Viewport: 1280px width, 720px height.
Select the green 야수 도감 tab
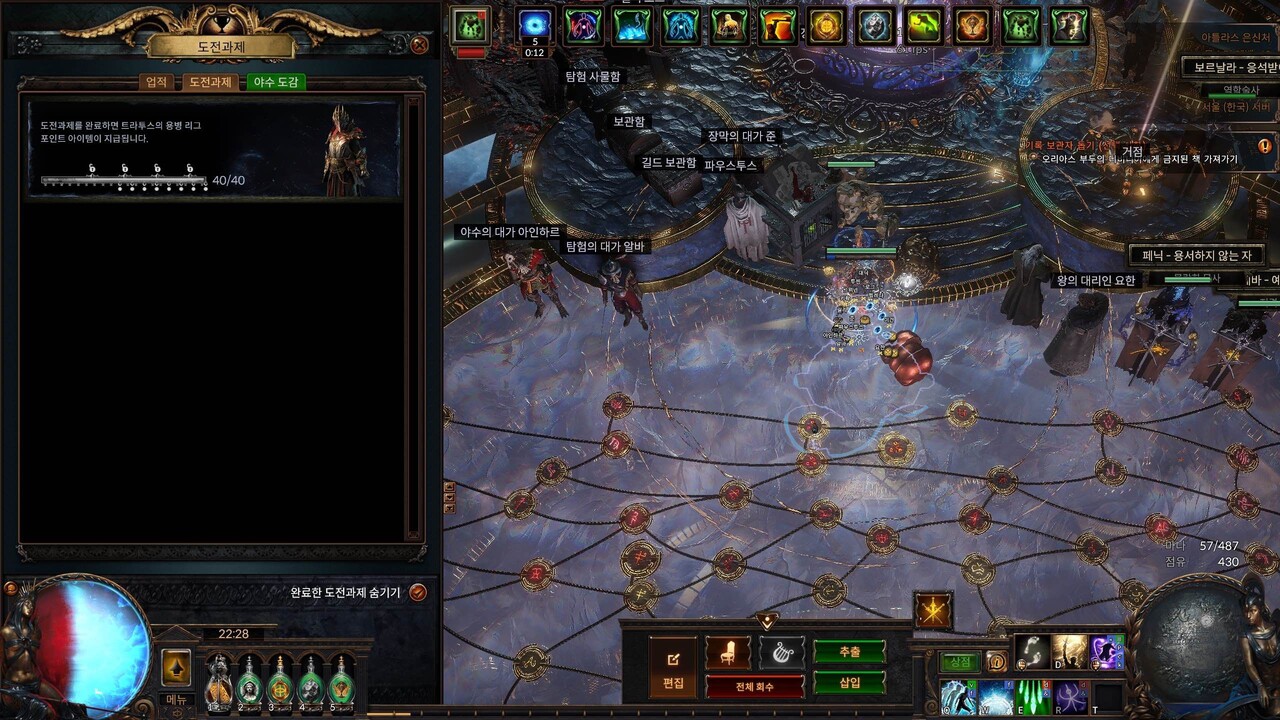[275, 82]
